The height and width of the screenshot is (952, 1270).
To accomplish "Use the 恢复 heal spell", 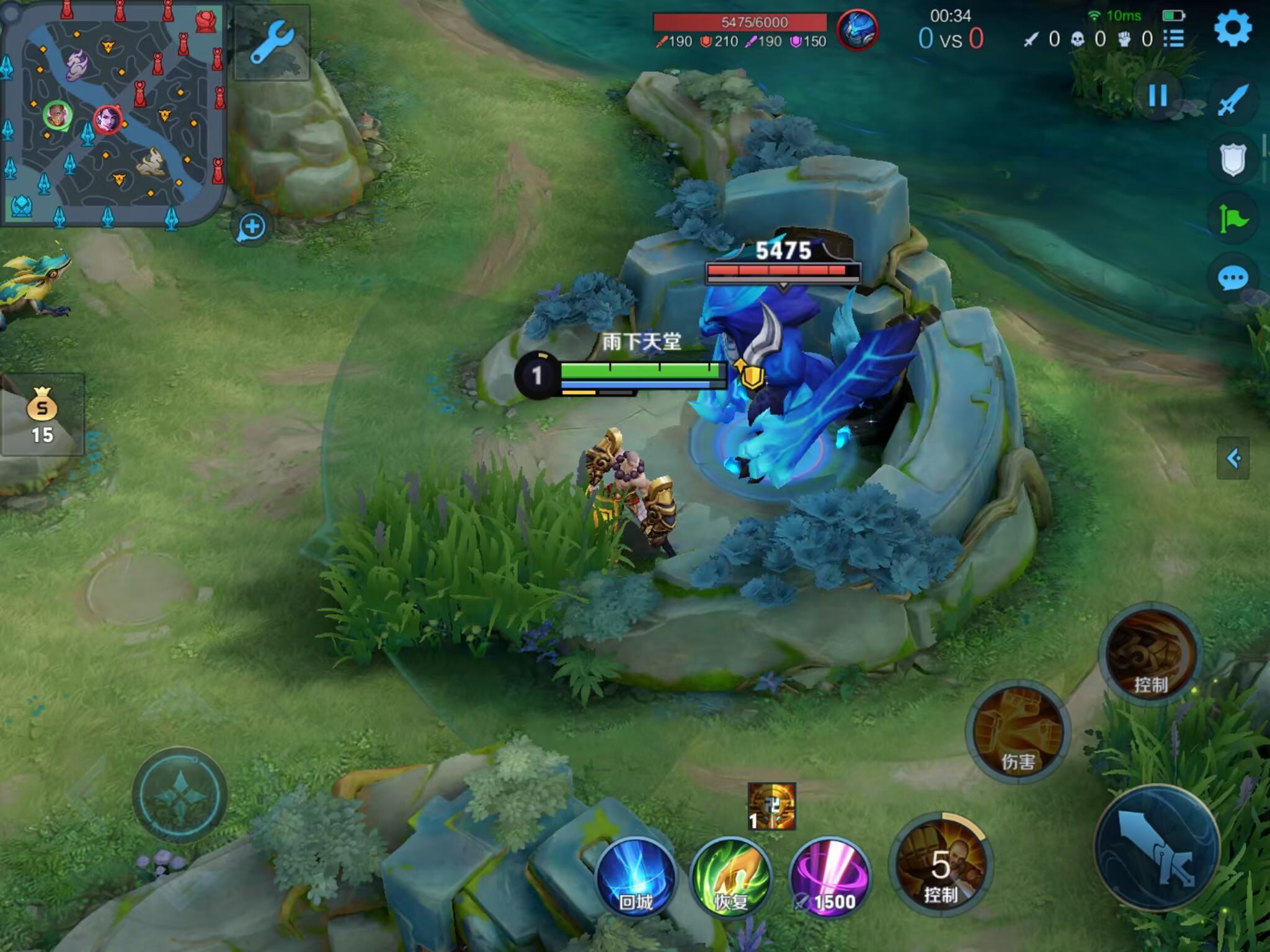I will [x=731, y=876].
